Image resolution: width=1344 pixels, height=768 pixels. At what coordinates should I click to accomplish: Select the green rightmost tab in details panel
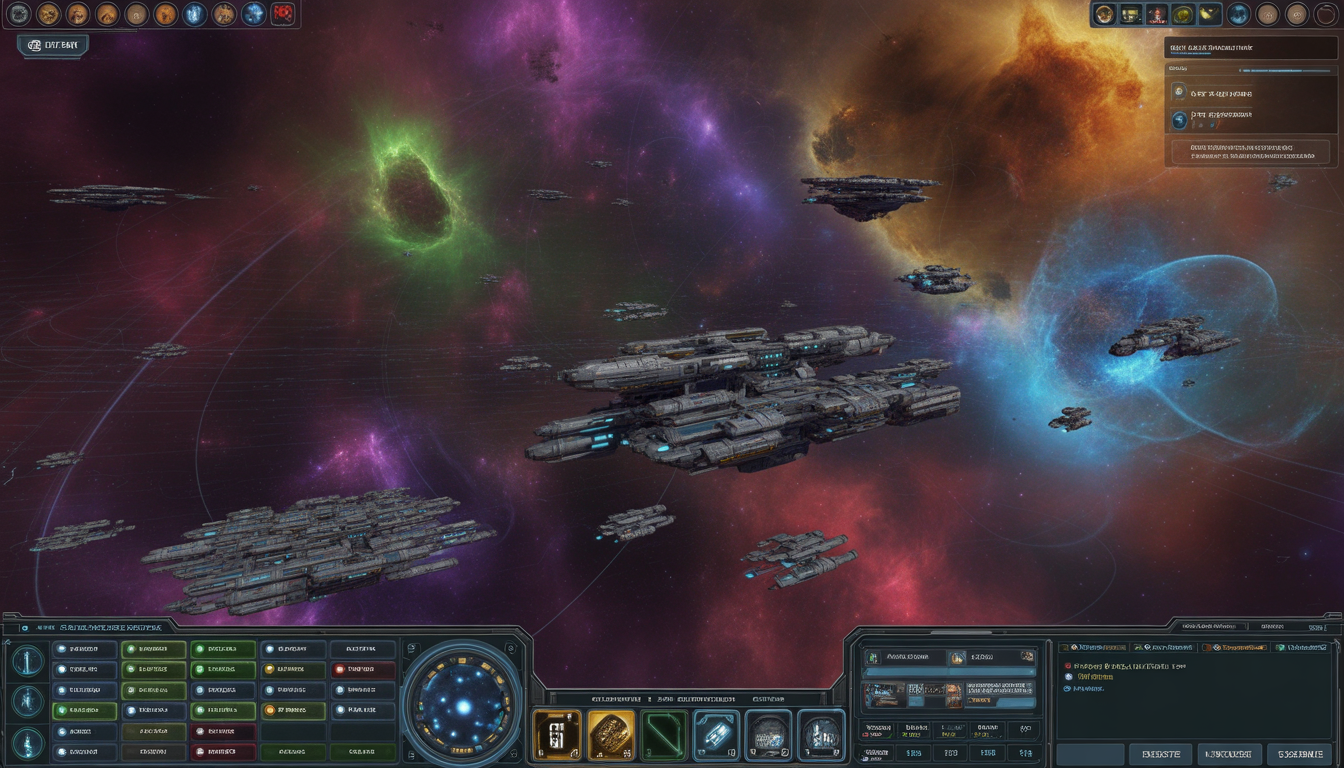point(1302,648)
